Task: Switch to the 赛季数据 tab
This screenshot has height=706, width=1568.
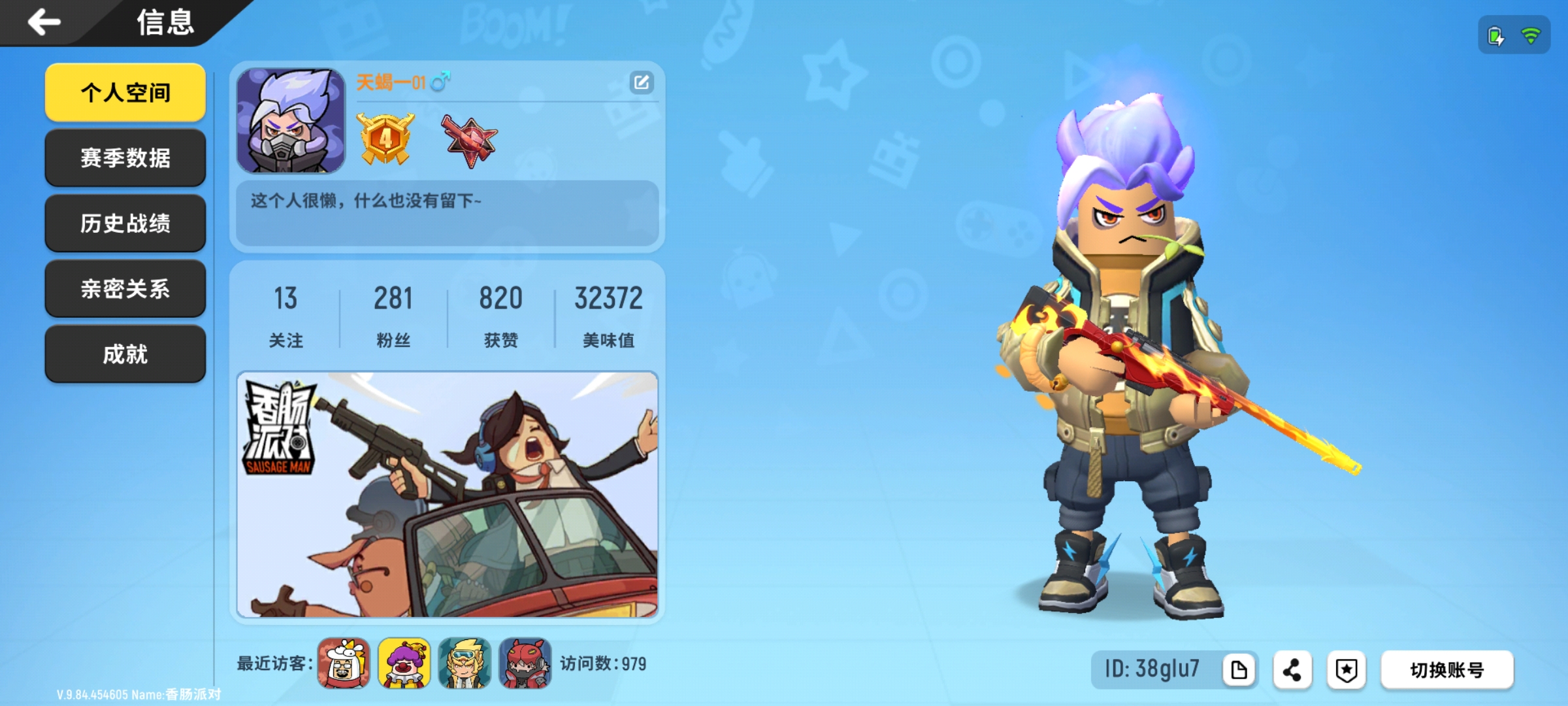Action: pyautogui.click(x=125, y=158)
